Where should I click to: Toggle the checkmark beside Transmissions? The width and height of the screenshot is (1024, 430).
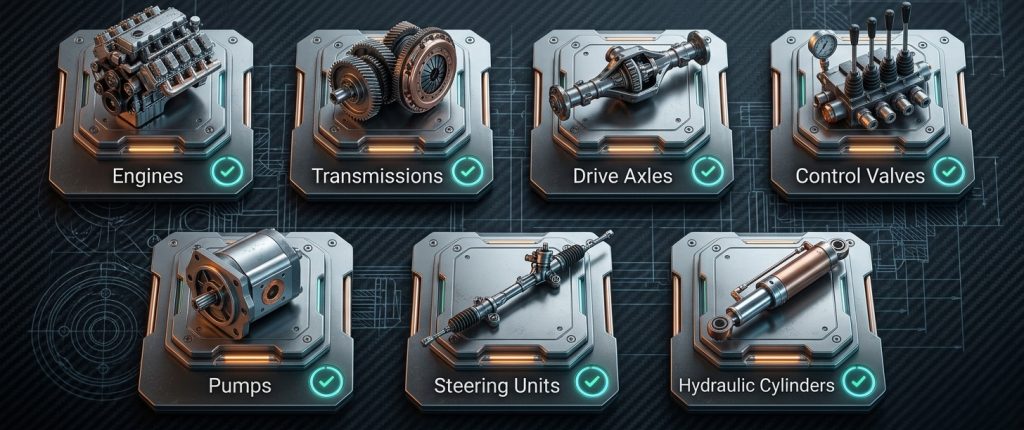[467, 172]
